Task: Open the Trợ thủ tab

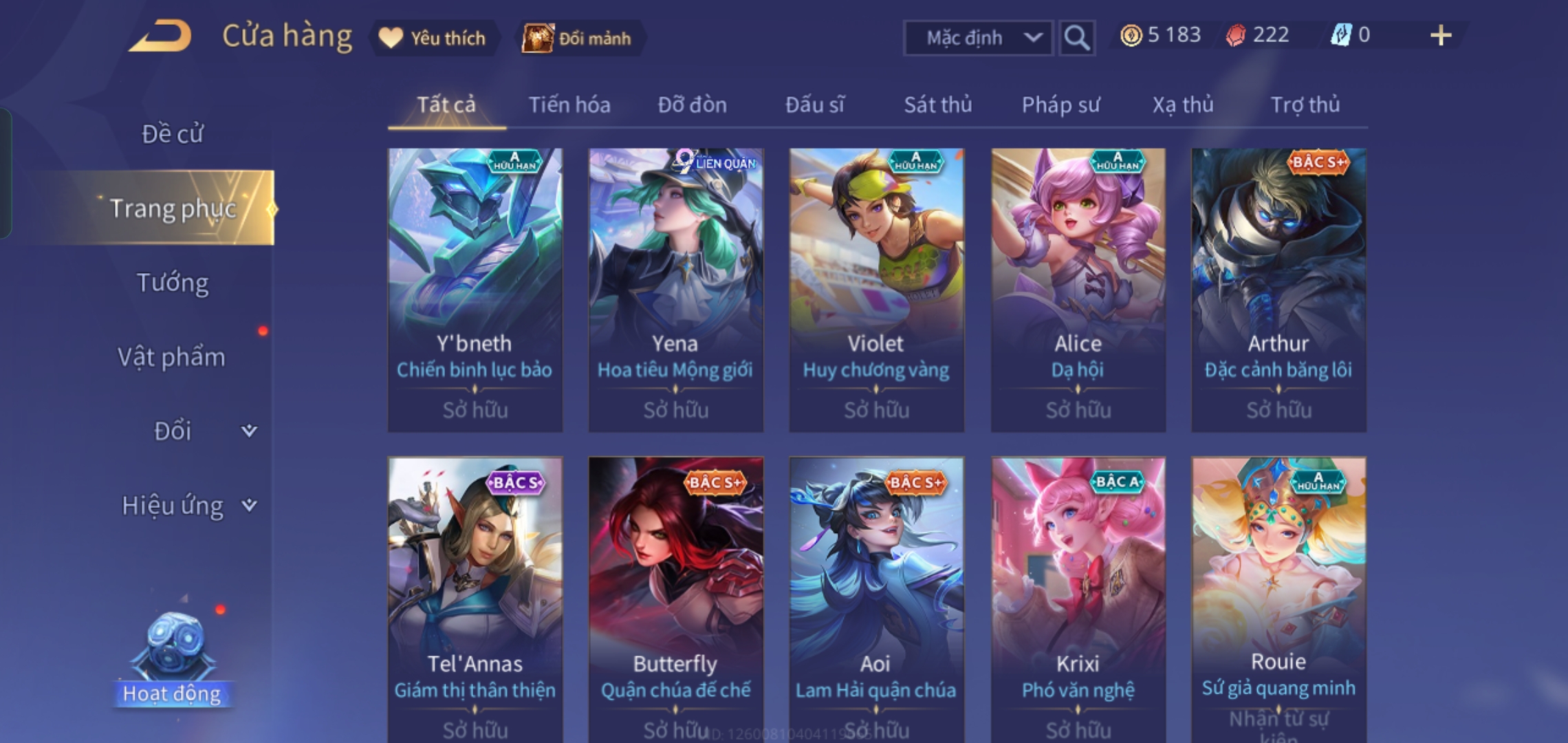Action: 1305,105
